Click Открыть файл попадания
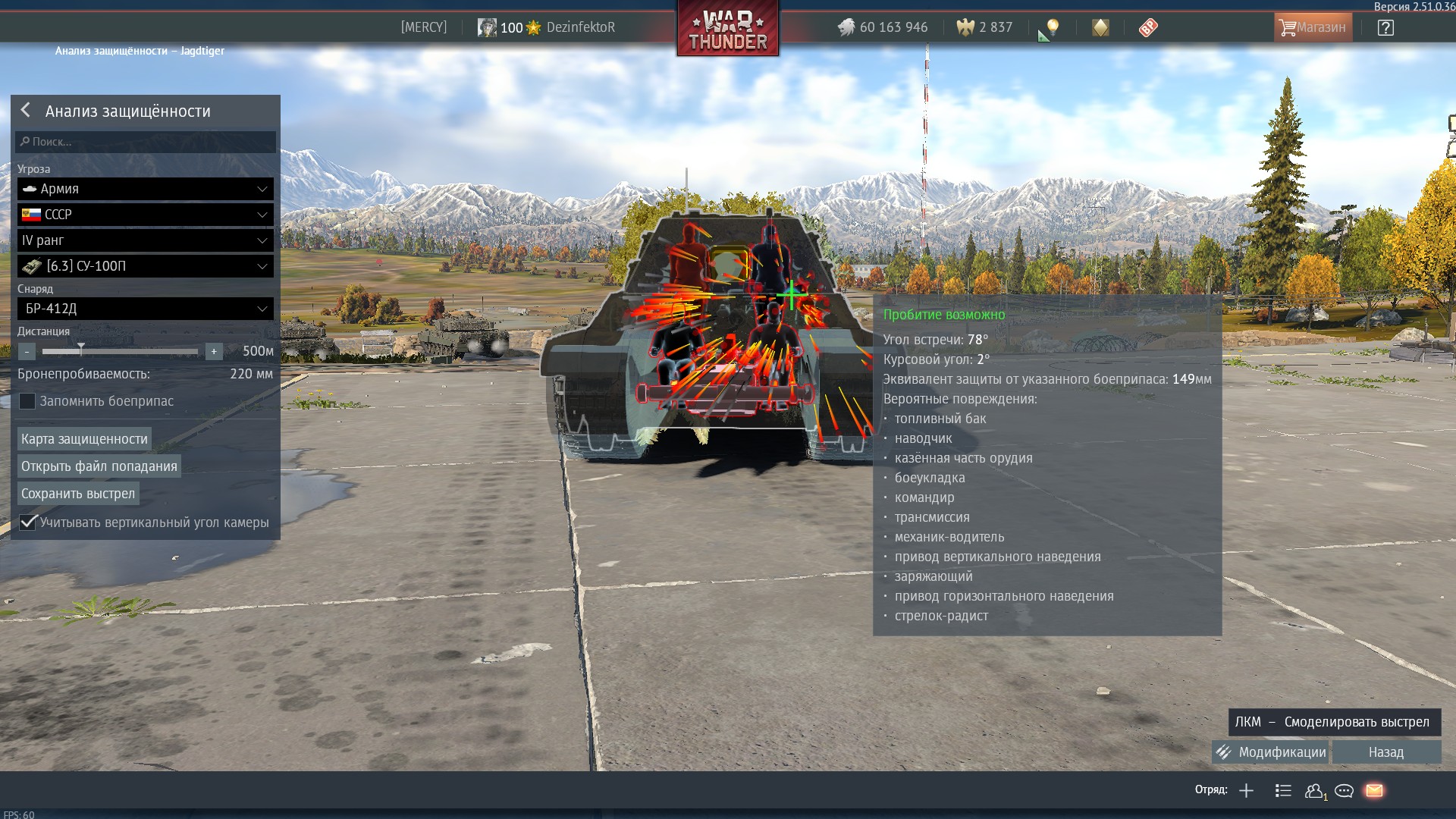The height and width of the screenshot is (819, 1456). (x=99, y=466)
